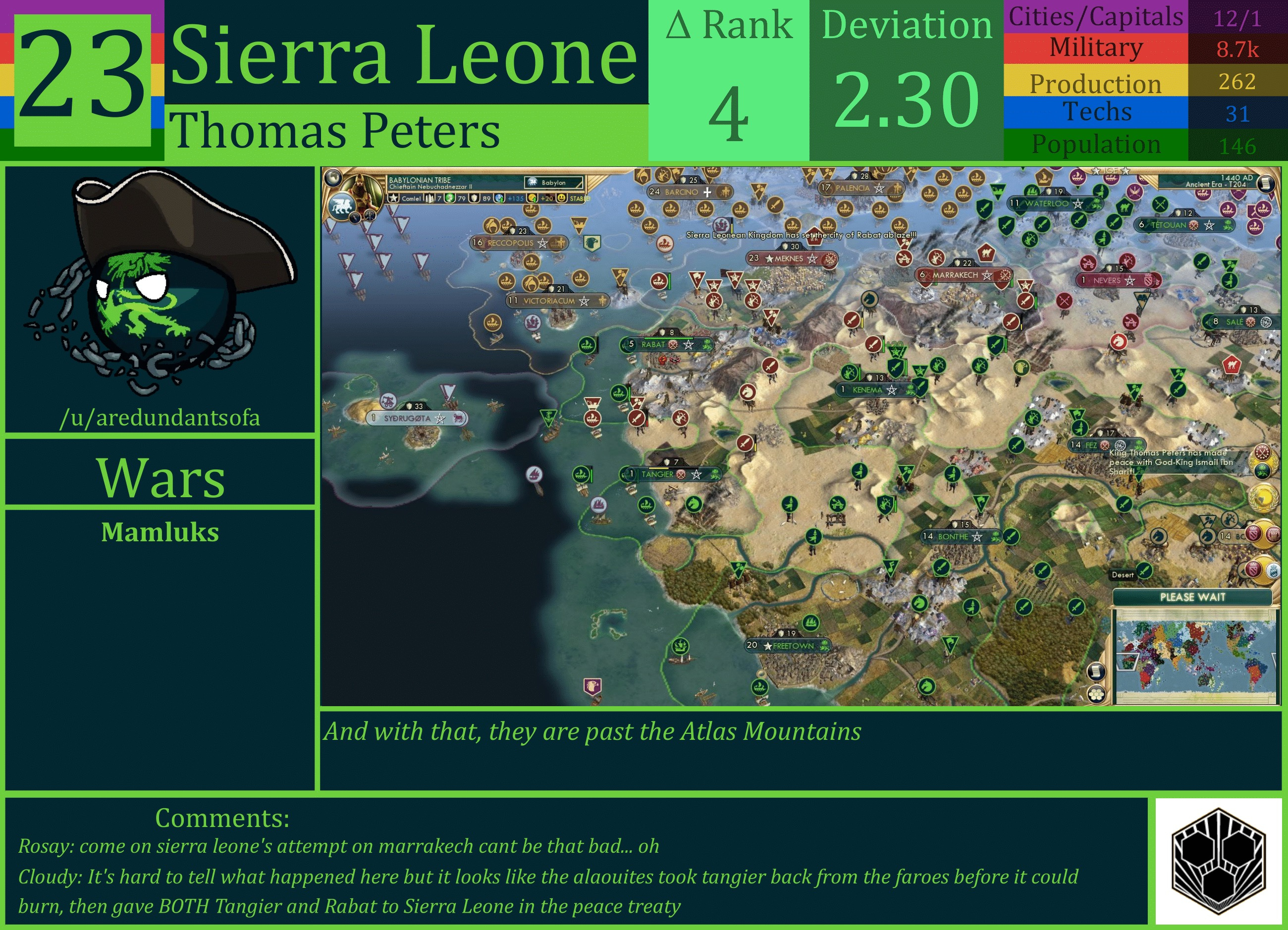Toggle the mini globe overlay in top-left corner

334,177
